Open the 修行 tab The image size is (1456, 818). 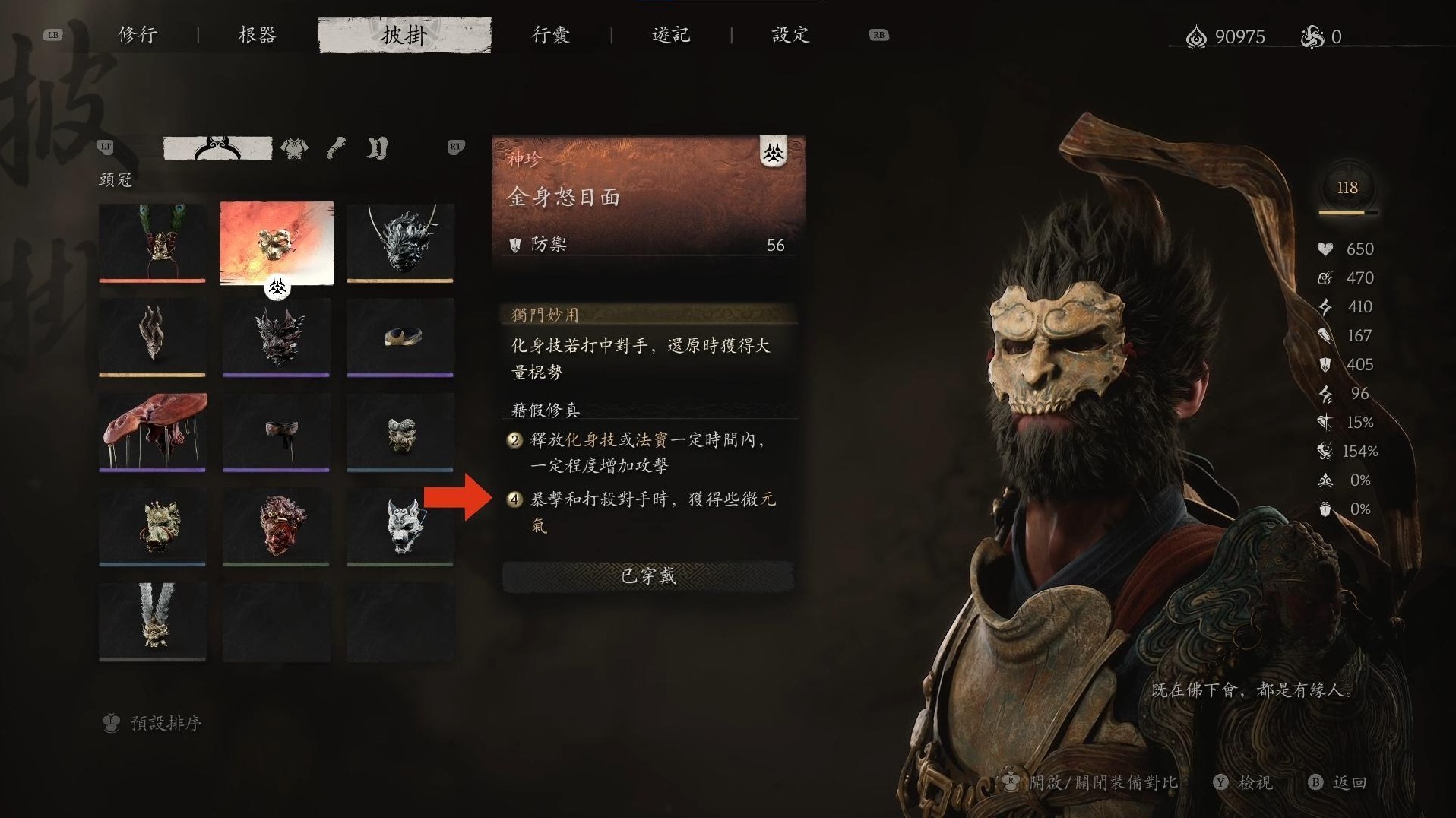tap(138, 35)
